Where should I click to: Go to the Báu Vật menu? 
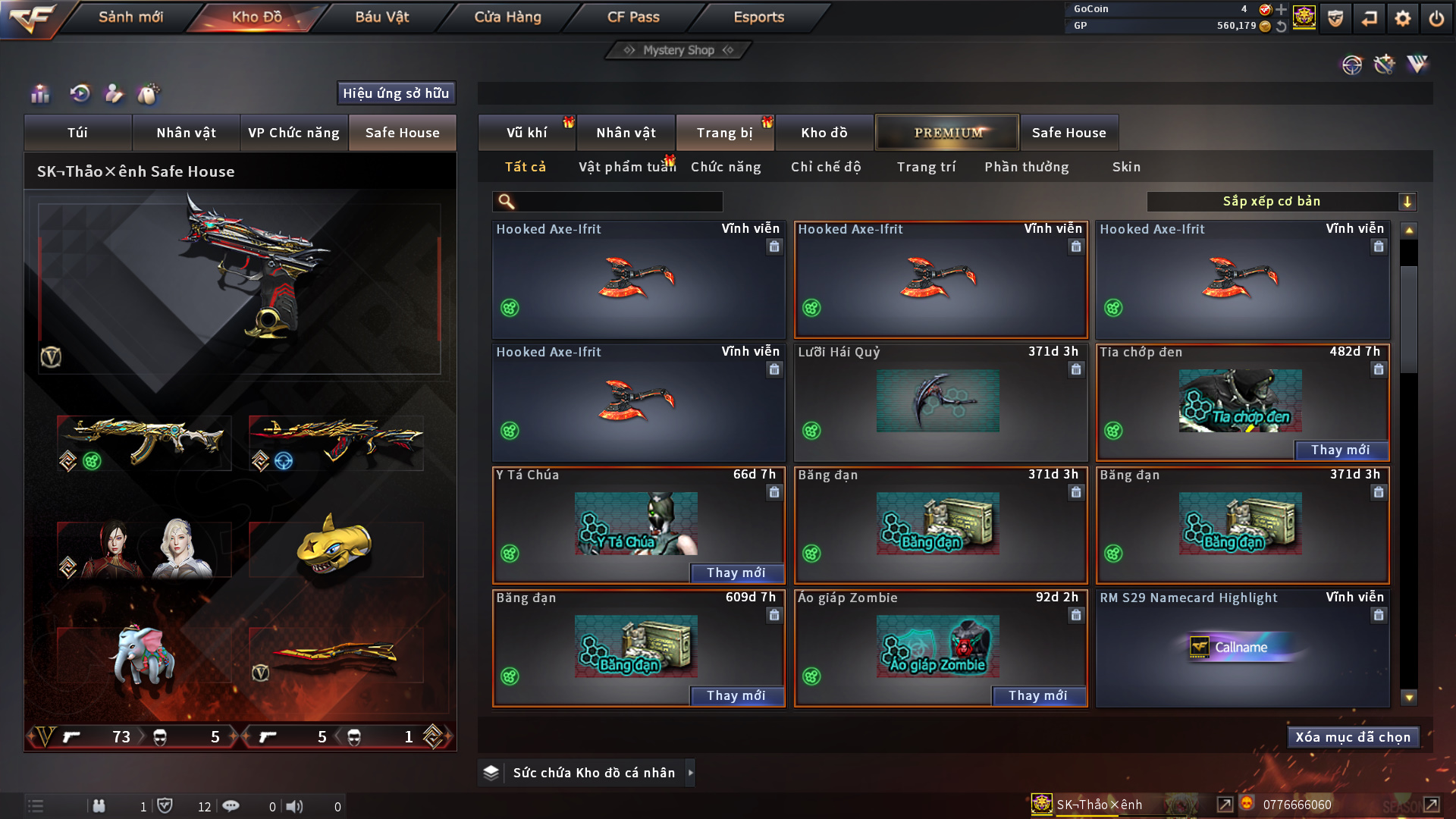click(381, 17)
